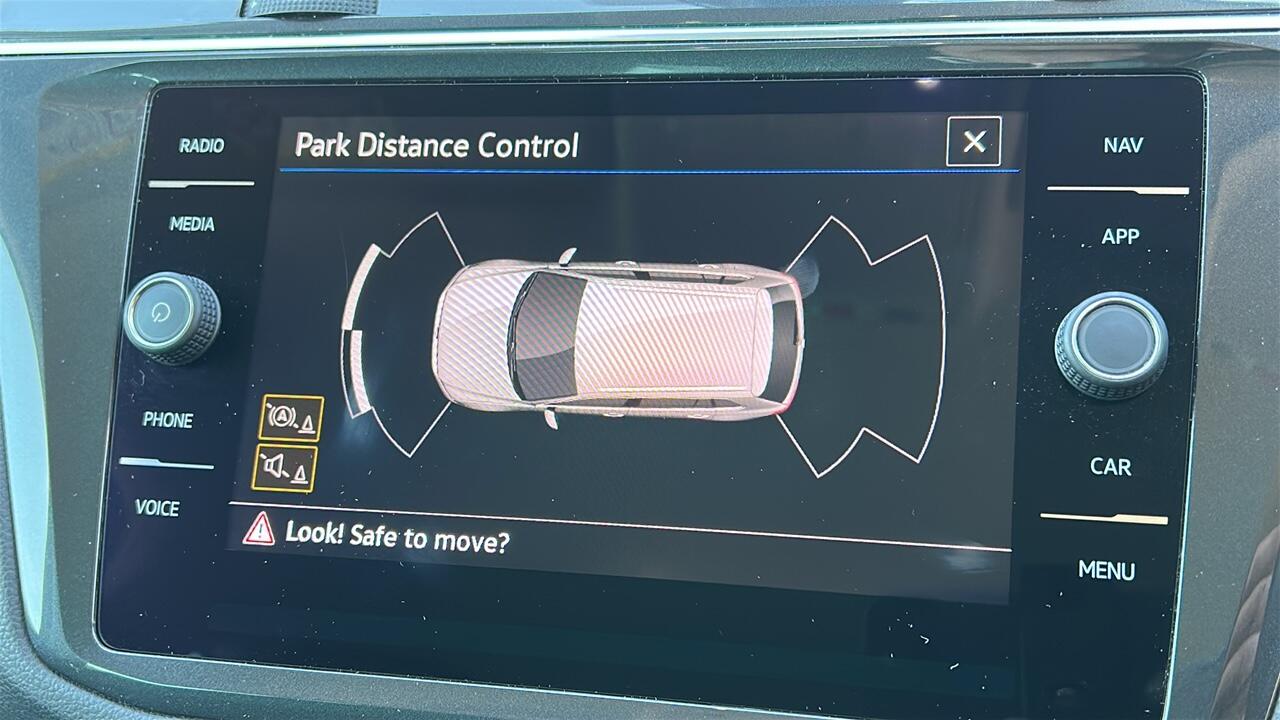The image size is (1280, 720).
Task: Close the Park Distance Control screen
Action: [973, 142]
